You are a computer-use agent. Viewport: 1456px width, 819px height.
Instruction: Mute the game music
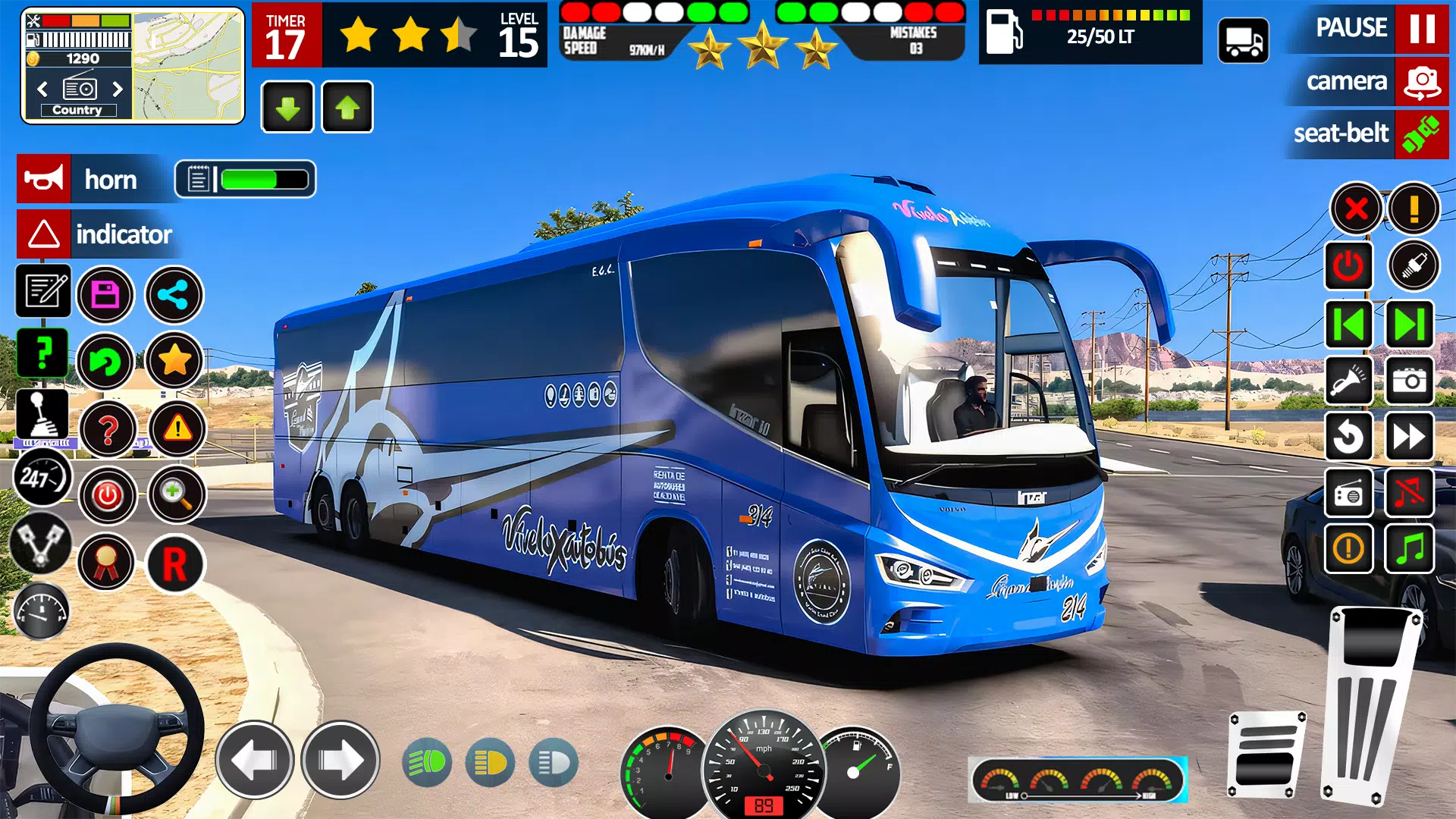(1410, 491)
